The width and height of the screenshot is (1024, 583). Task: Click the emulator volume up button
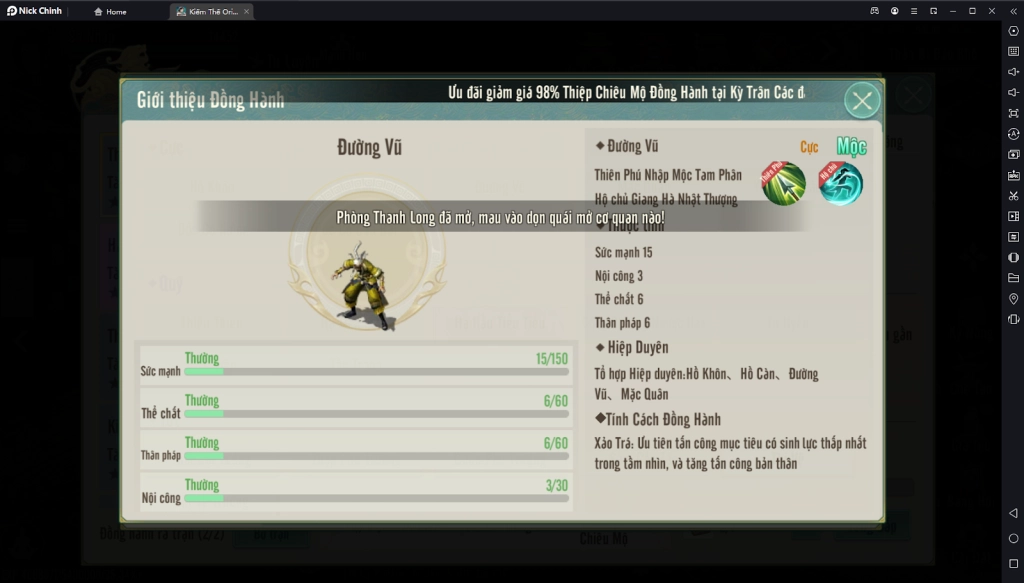click(1013, 72)
